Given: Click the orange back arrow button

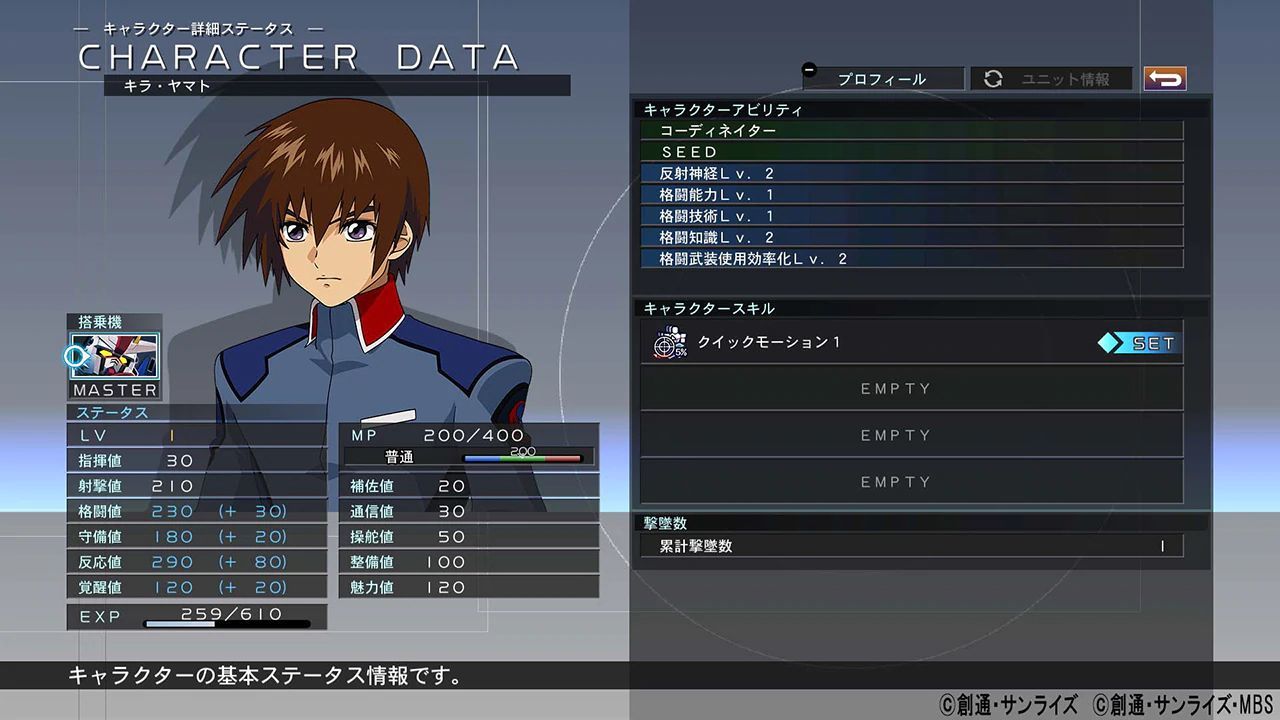Looking at the screenshot, I should (1165, 78).
